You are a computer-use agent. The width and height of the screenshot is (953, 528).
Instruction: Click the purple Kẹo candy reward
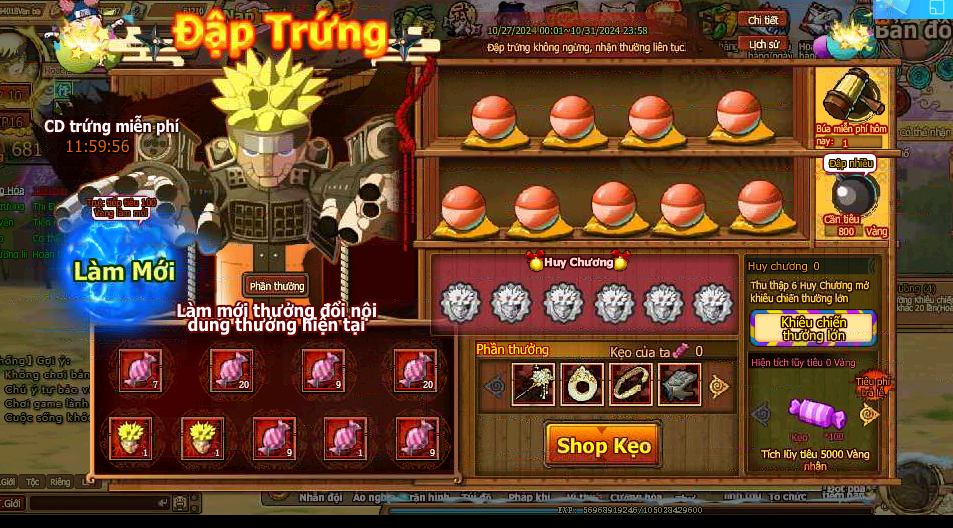[816, 411]
